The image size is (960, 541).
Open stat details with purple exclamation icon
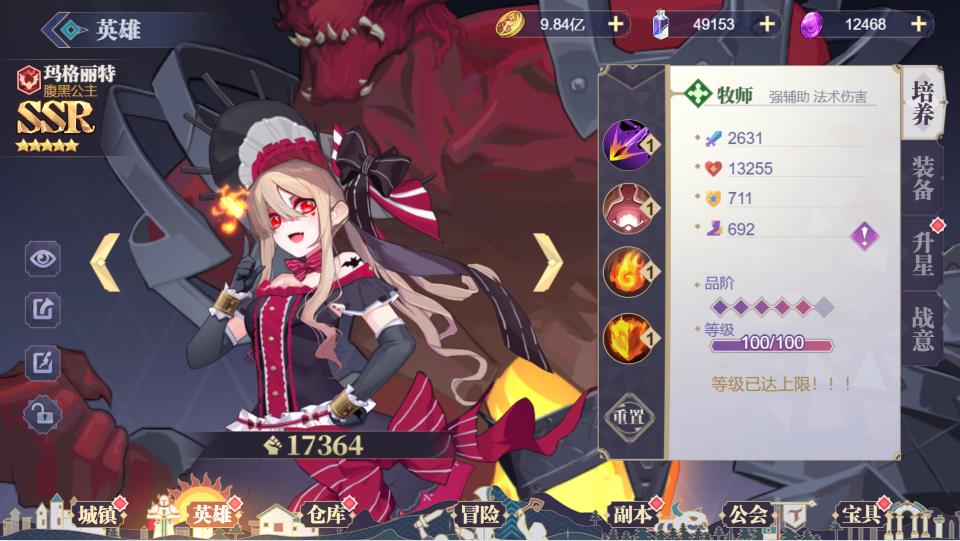(x=864, y=237)
